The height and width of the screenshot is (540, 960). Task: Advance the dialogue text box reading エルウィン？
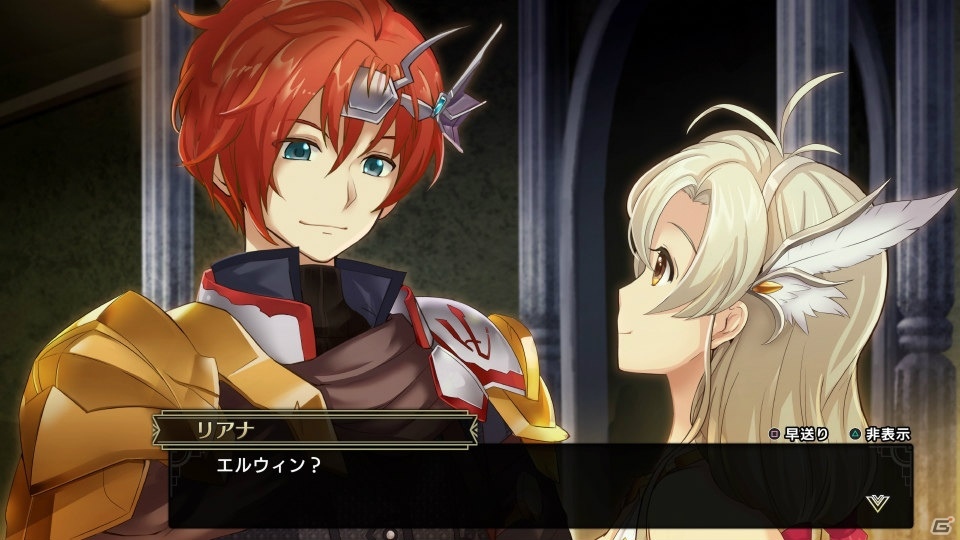(x=540, y=487)
